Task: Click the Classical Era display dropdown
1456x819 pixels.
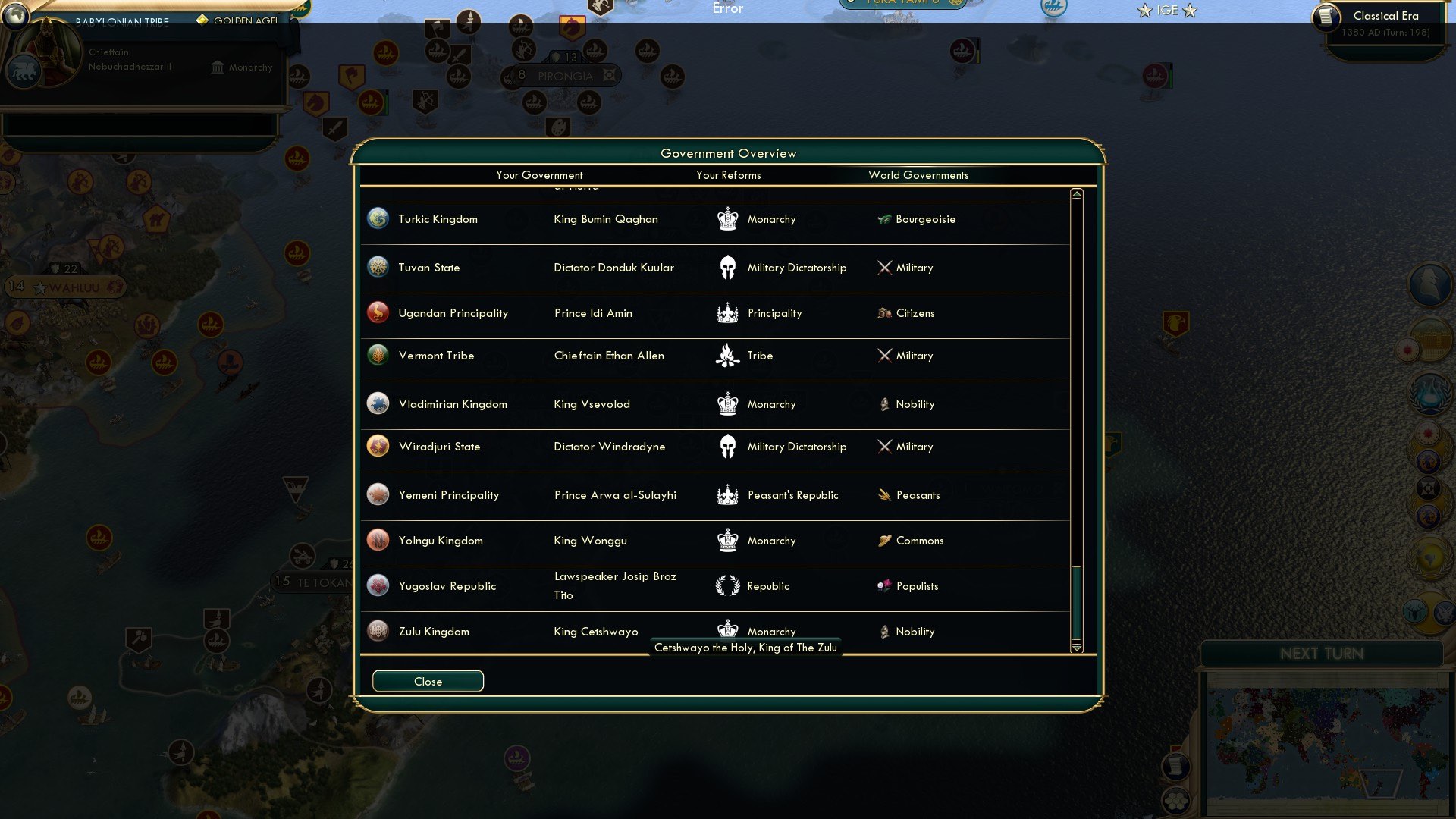Action: 1385,15
